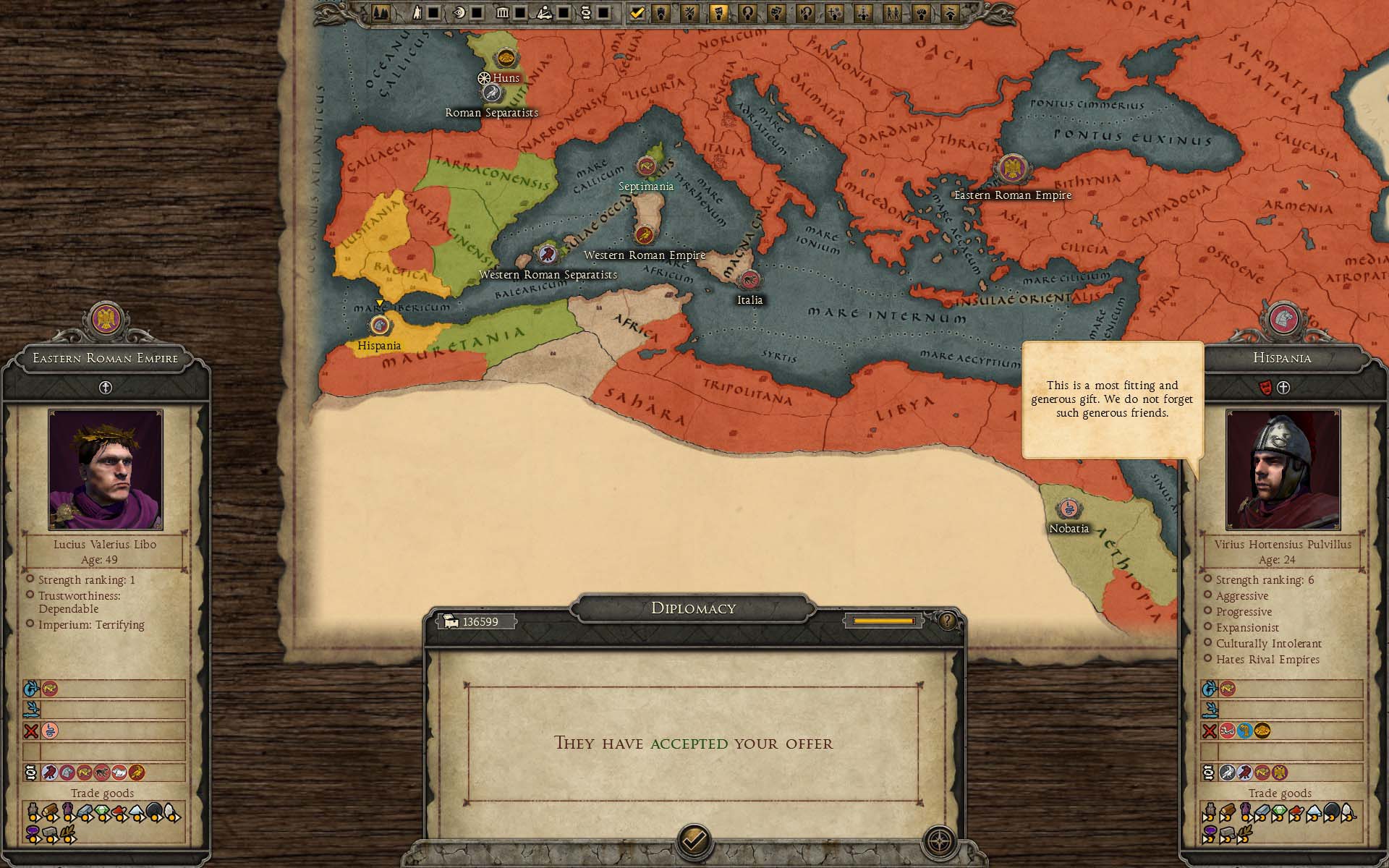Select the Western Roman Separatists marker

click(x=548, y=254)
